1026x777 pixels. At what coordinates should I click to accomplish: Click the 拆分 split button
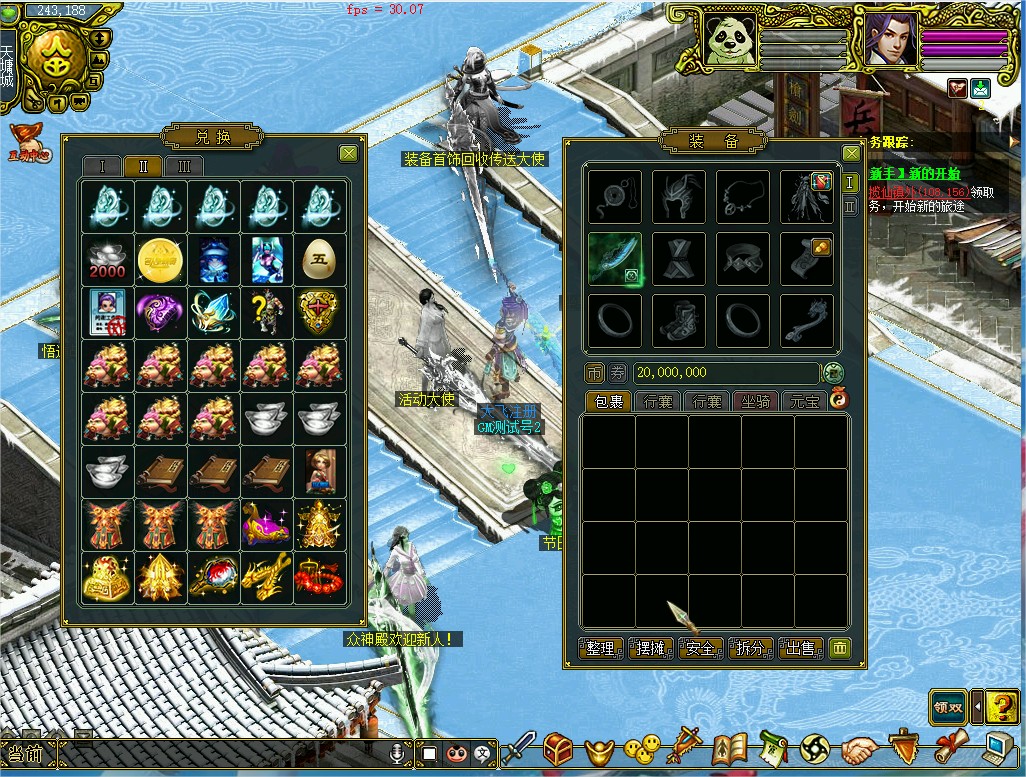coord(750,648)
